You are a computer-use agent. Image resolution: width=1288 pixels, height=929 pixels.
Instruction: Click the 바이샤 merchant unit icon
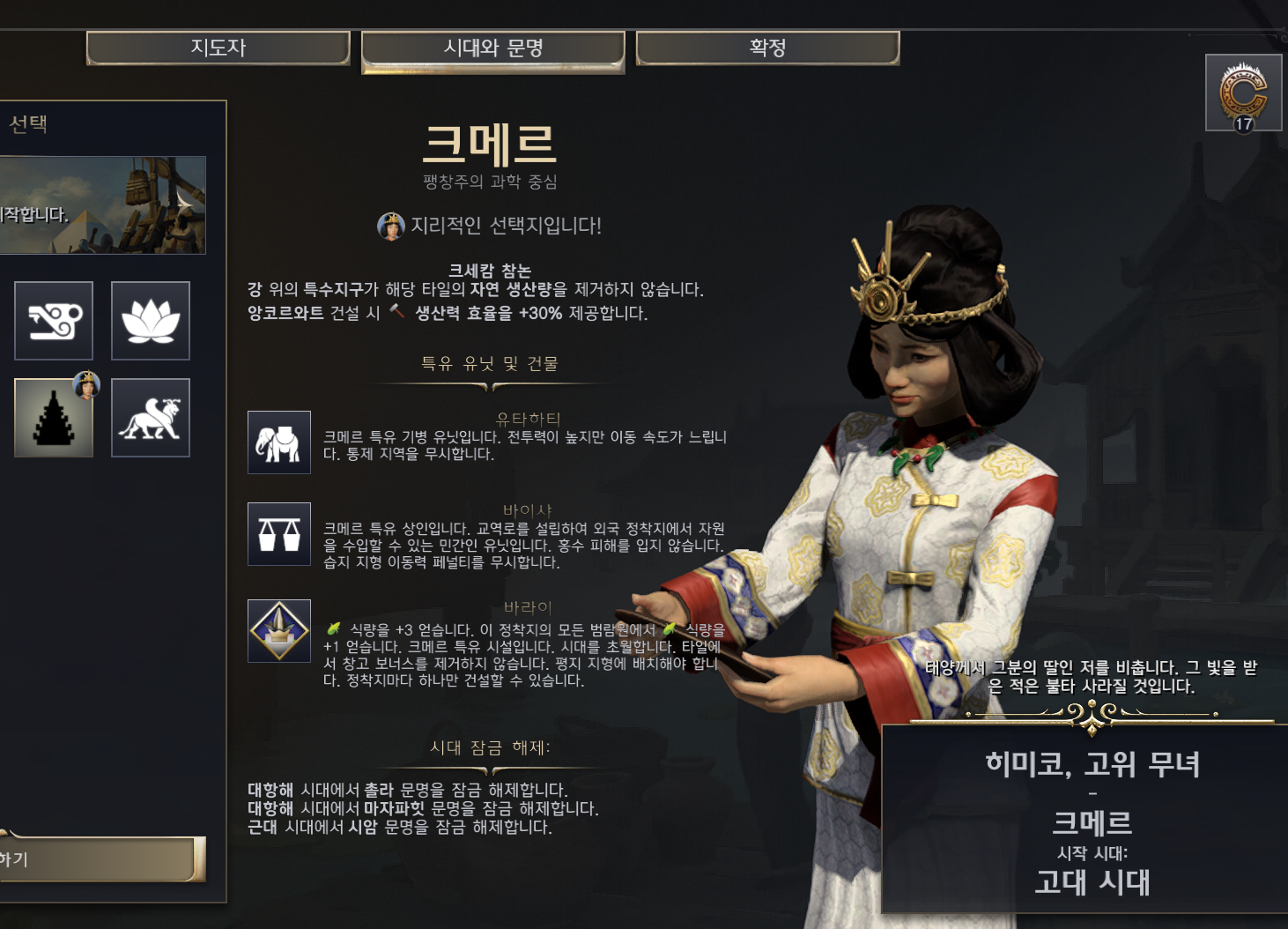coord(279,534)
